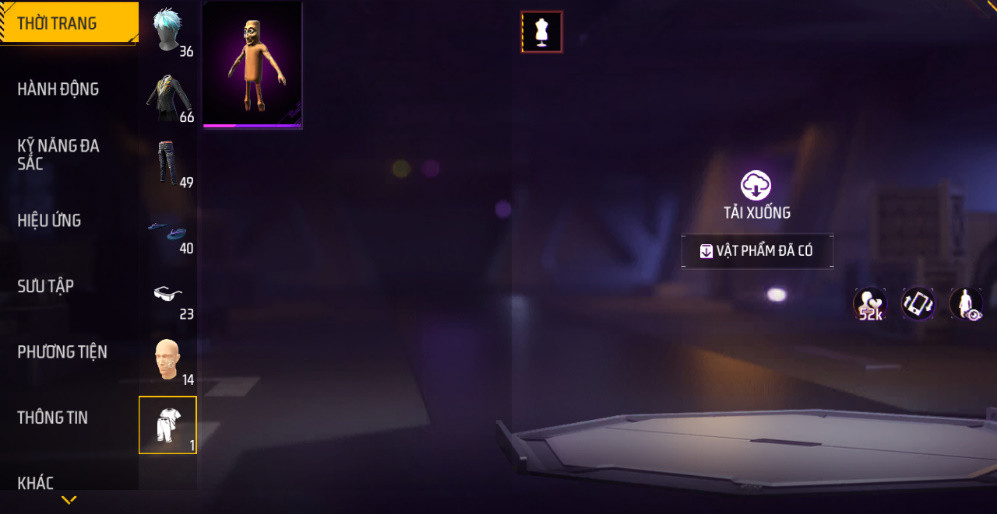Choose the jacket category with 66 items

[x=168, y=97]
